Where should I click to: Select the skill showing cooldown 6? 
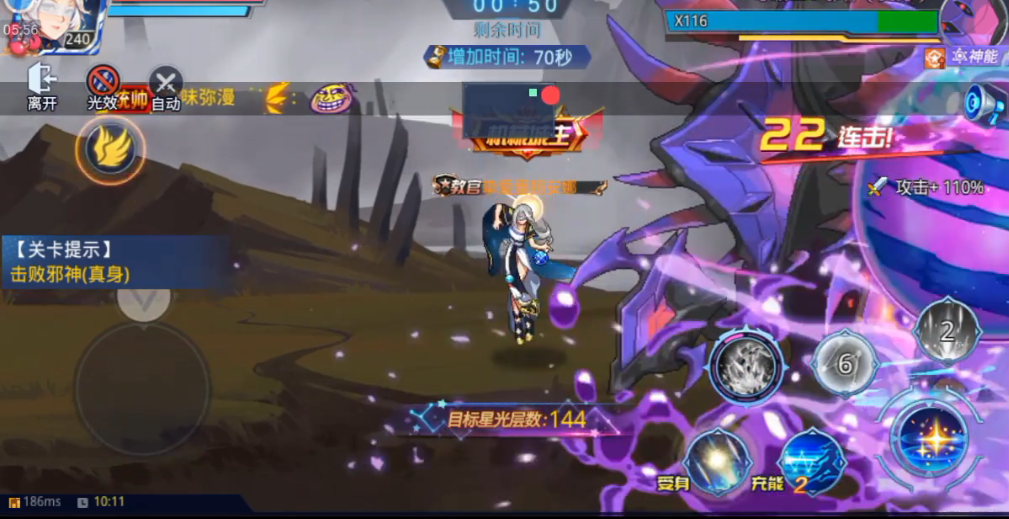[x=845, y=364]
